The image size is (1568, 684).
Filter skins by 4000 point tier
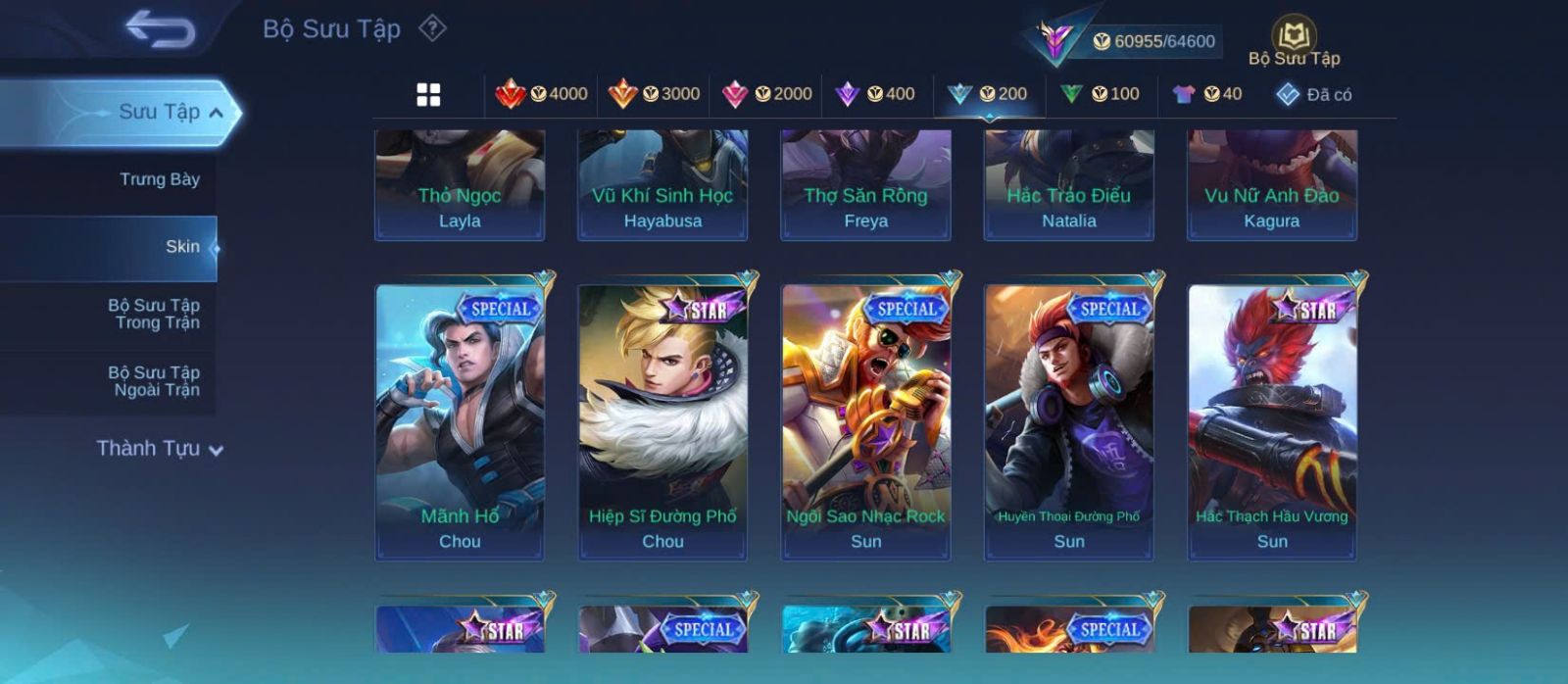pyautogui.click(x=541, y=94)
